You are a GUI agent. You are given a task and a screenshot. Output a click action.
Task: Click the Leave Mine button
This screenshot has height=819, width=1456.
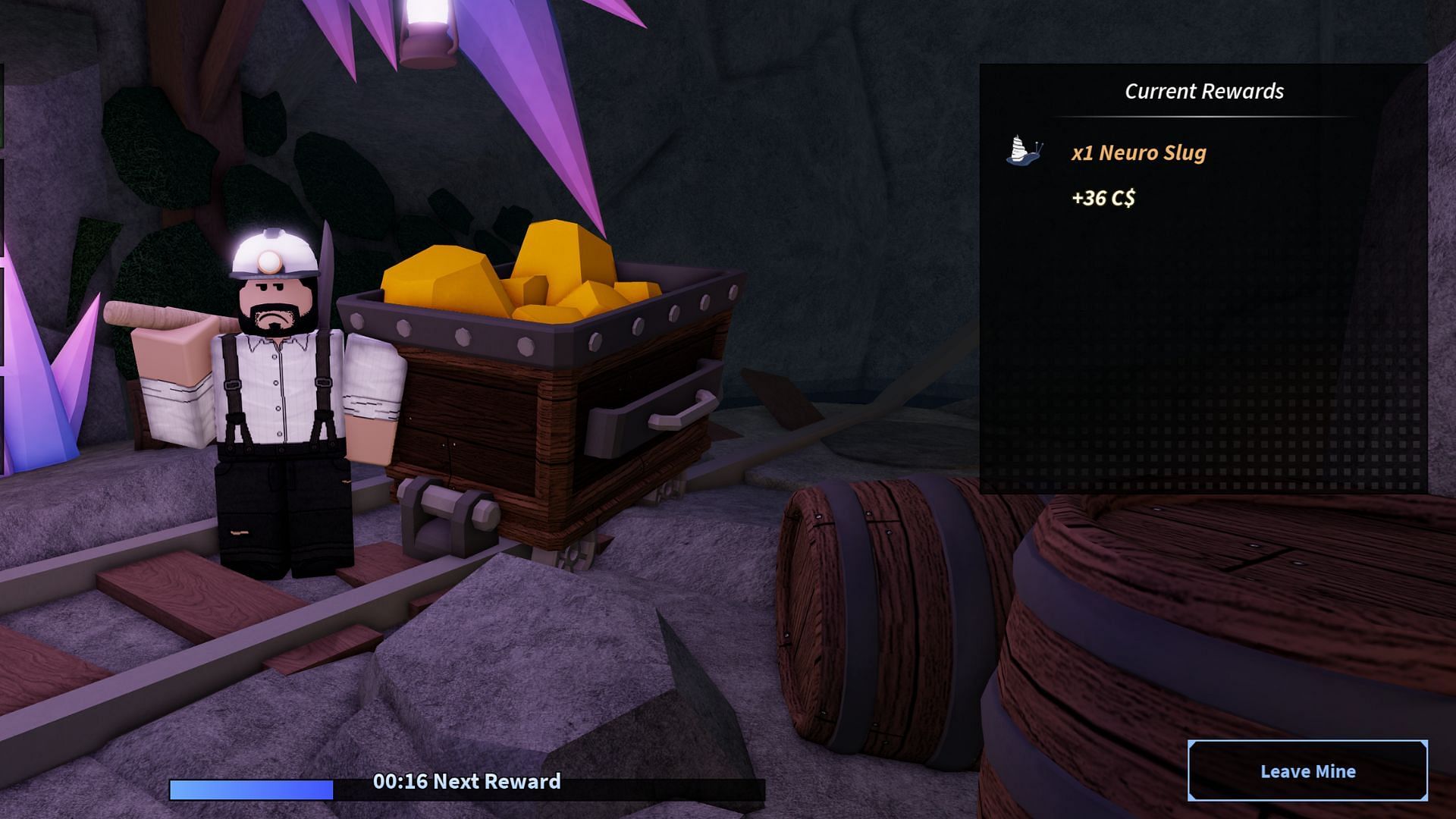1307,770
